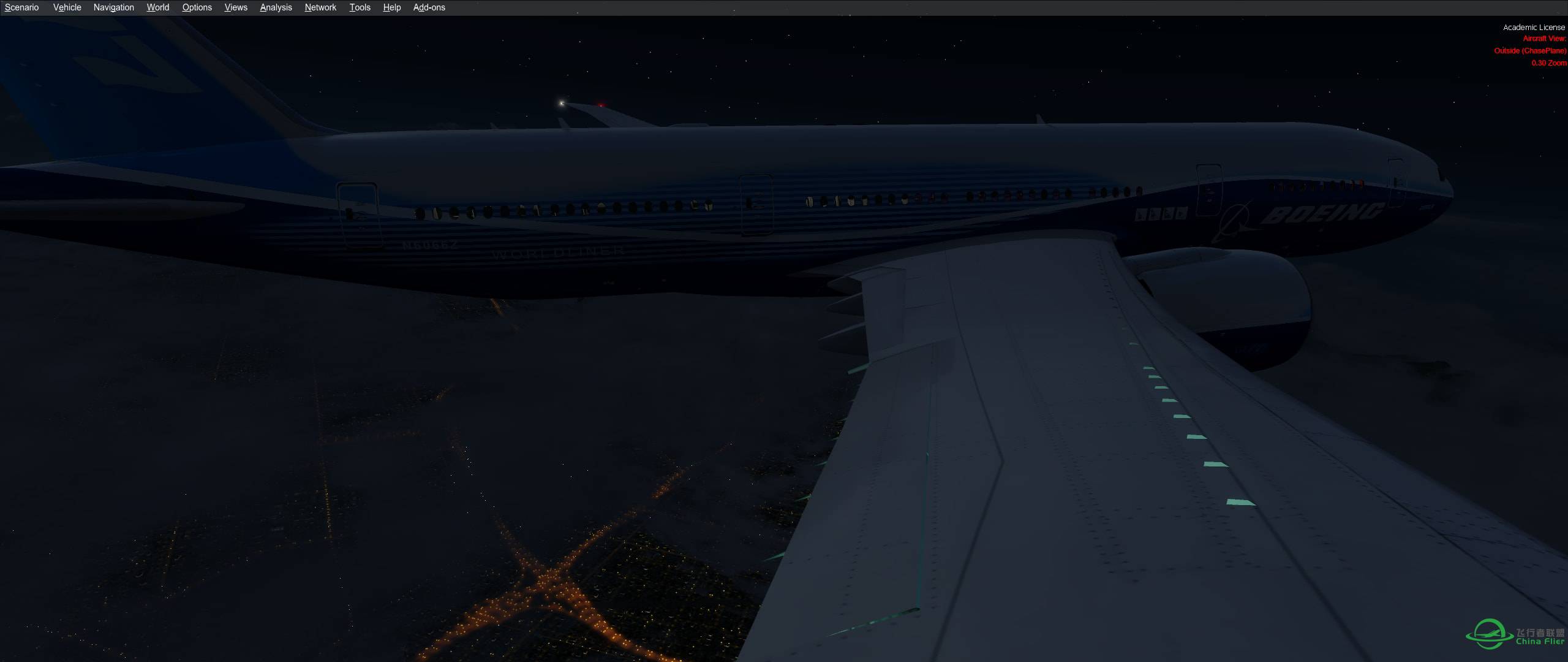Open the Add-ons menu
This screenshot has height=662, width=1568.
pyautogui.click(x=429, y=7)
